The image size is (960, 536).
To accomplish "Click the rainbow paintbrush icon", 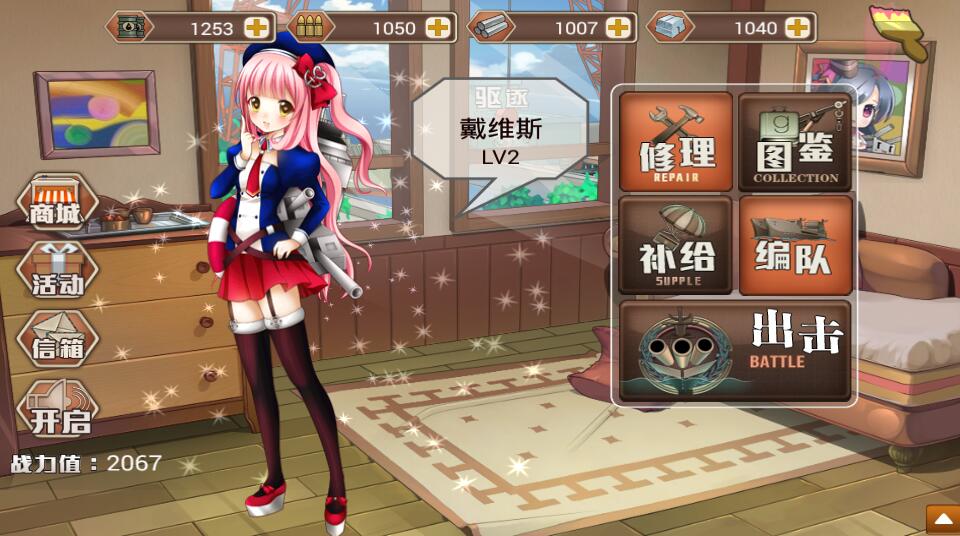I will (x=899, y=32).
